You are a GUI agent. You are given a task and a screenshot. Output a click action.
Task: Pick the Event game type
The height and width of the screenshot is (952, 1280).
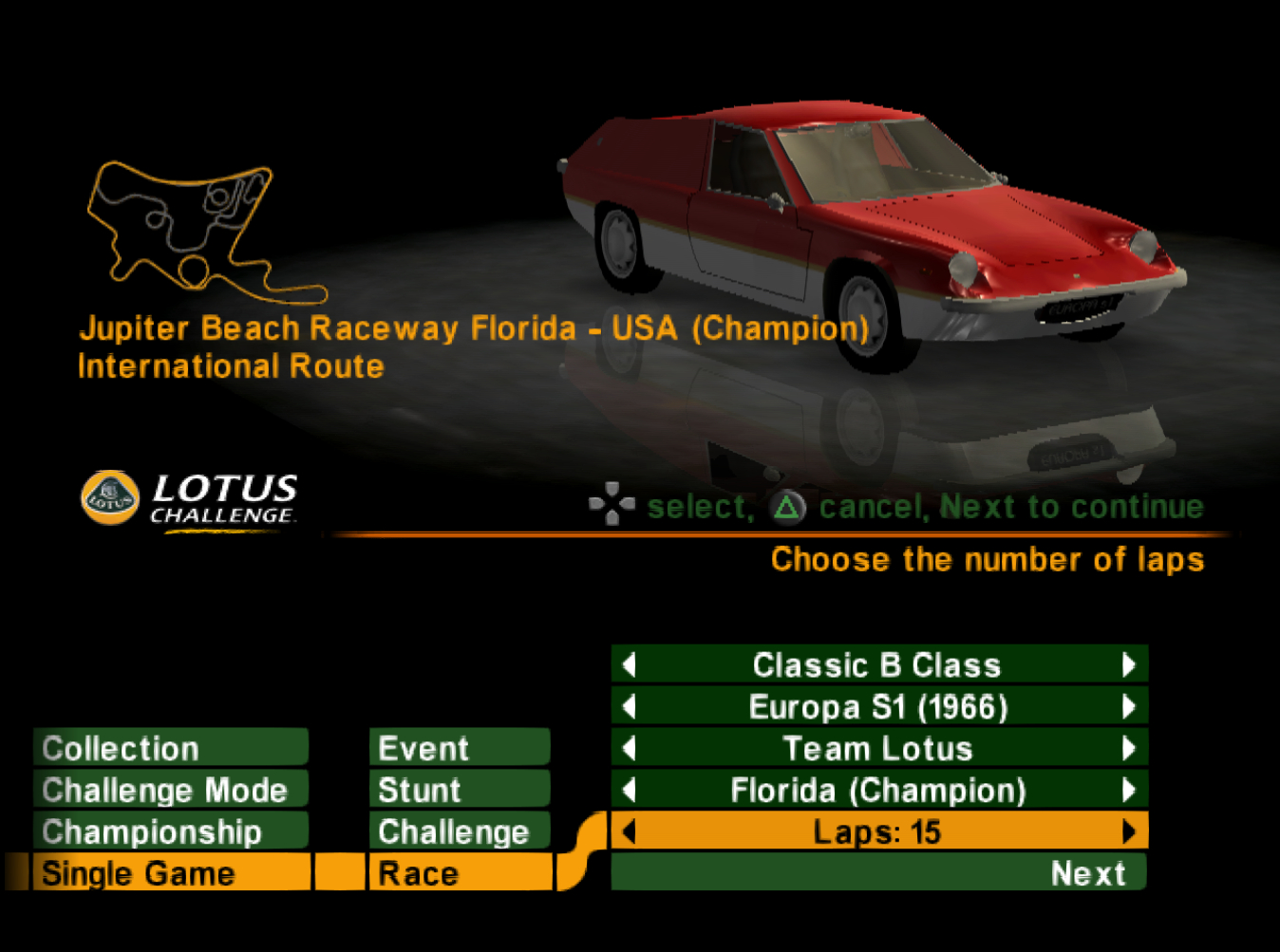pyautogui.click(x=460, y=748)
